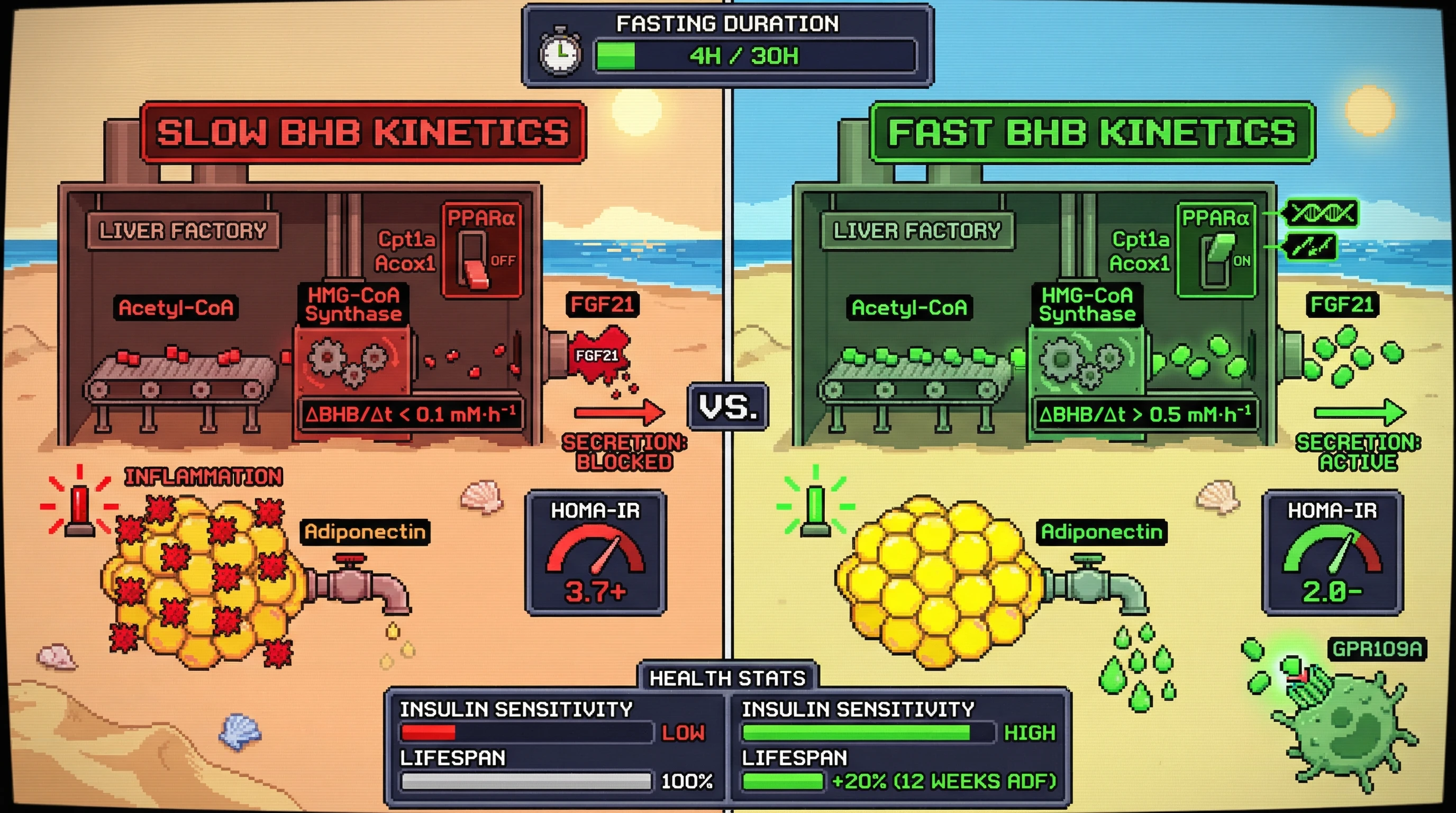Select the Slow BHB Kinetics banner
This screenshot has height=813, width=1456.
(x=363, y=133)
